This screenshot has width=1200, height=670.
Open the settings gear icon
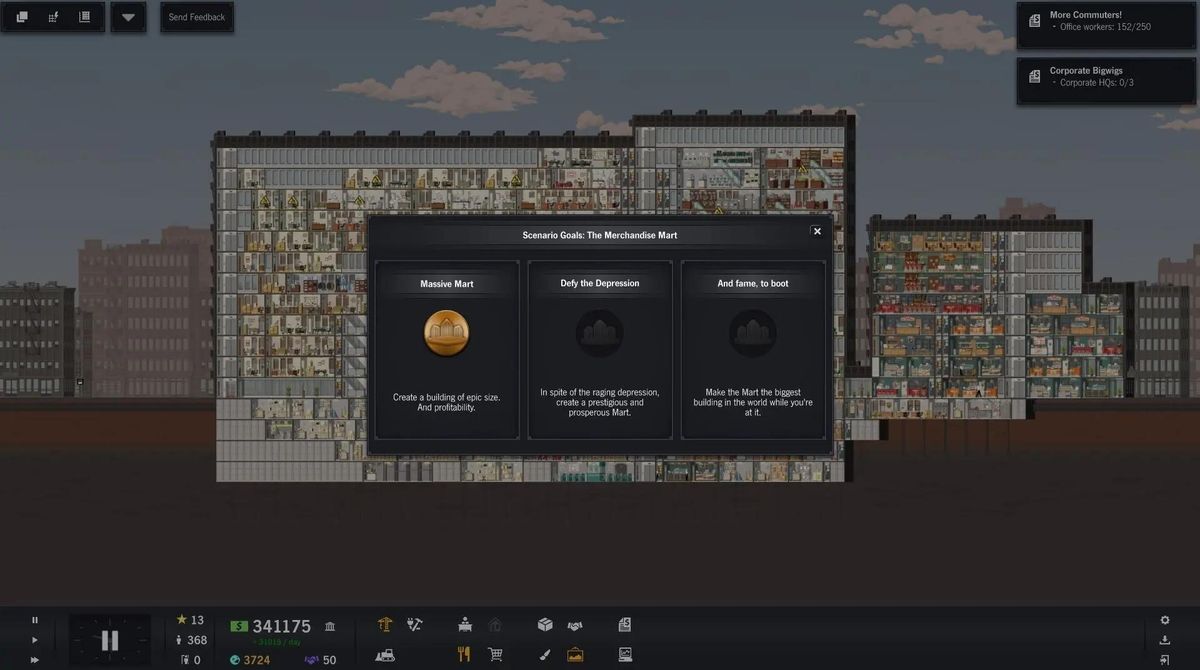point(1164,620)
